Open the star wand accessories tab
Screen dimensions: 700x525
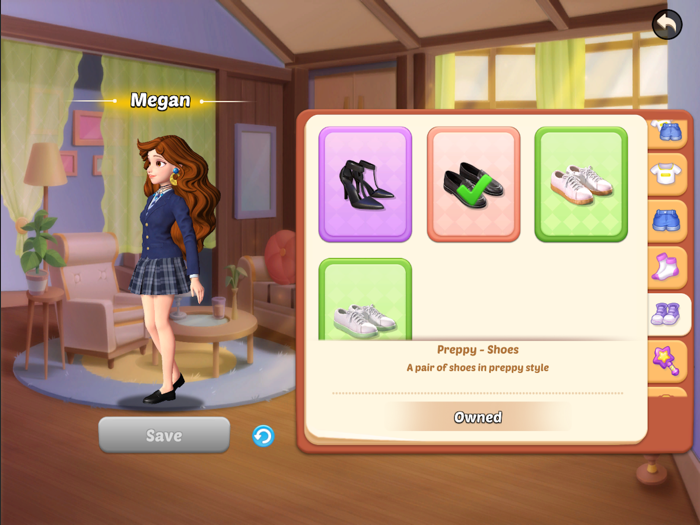(667, 360)
